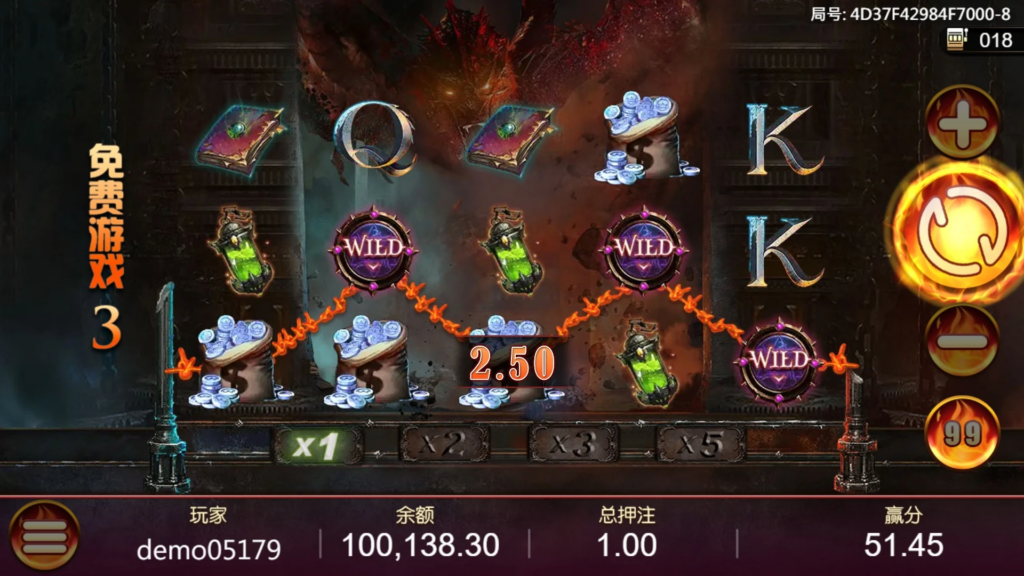
Task: Open the hamburger menu button
Action: (44, 536)
